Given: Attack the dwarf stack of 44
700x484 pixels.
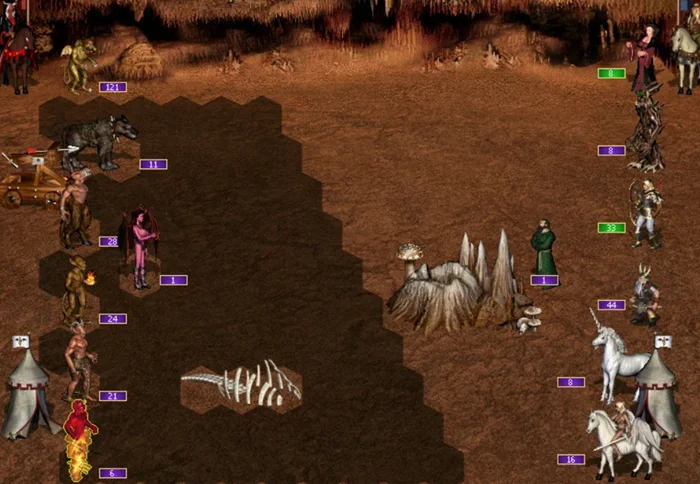Looking at the screenshot, I should click(645, 293).
